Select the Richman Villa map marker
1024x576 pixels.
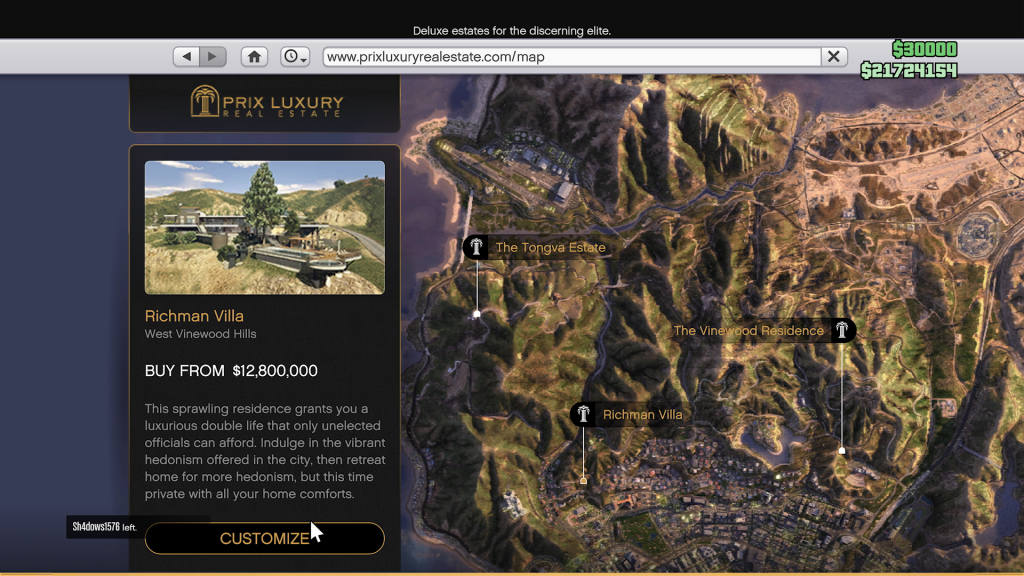(583, 414)
